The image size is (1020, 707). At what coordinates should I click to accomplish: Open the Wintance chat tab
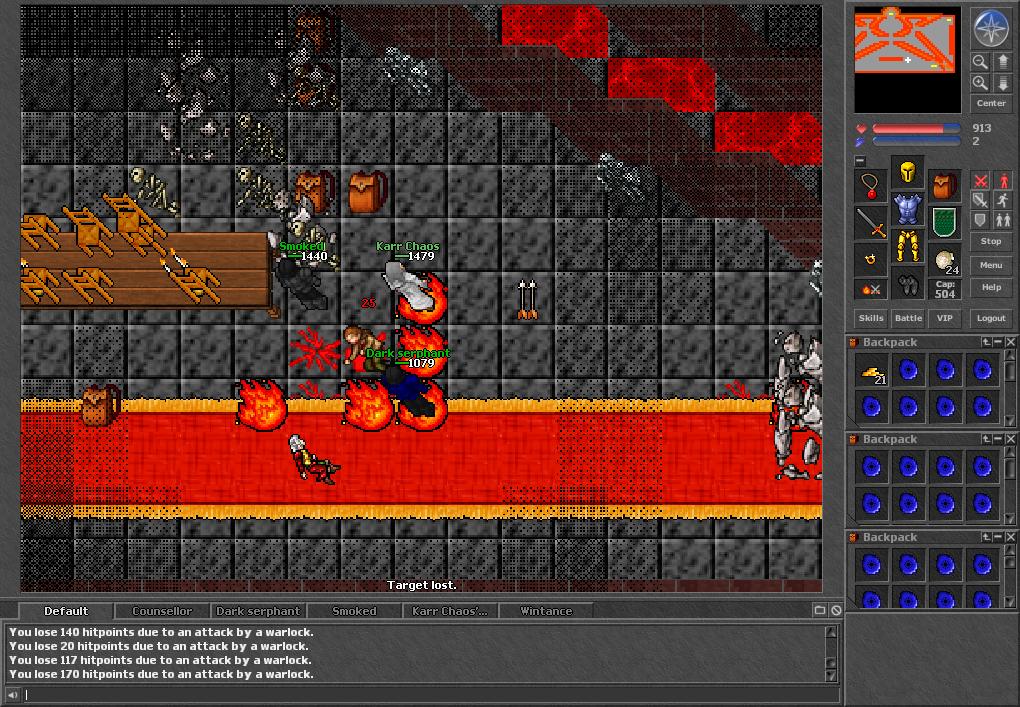coord(546,611)
